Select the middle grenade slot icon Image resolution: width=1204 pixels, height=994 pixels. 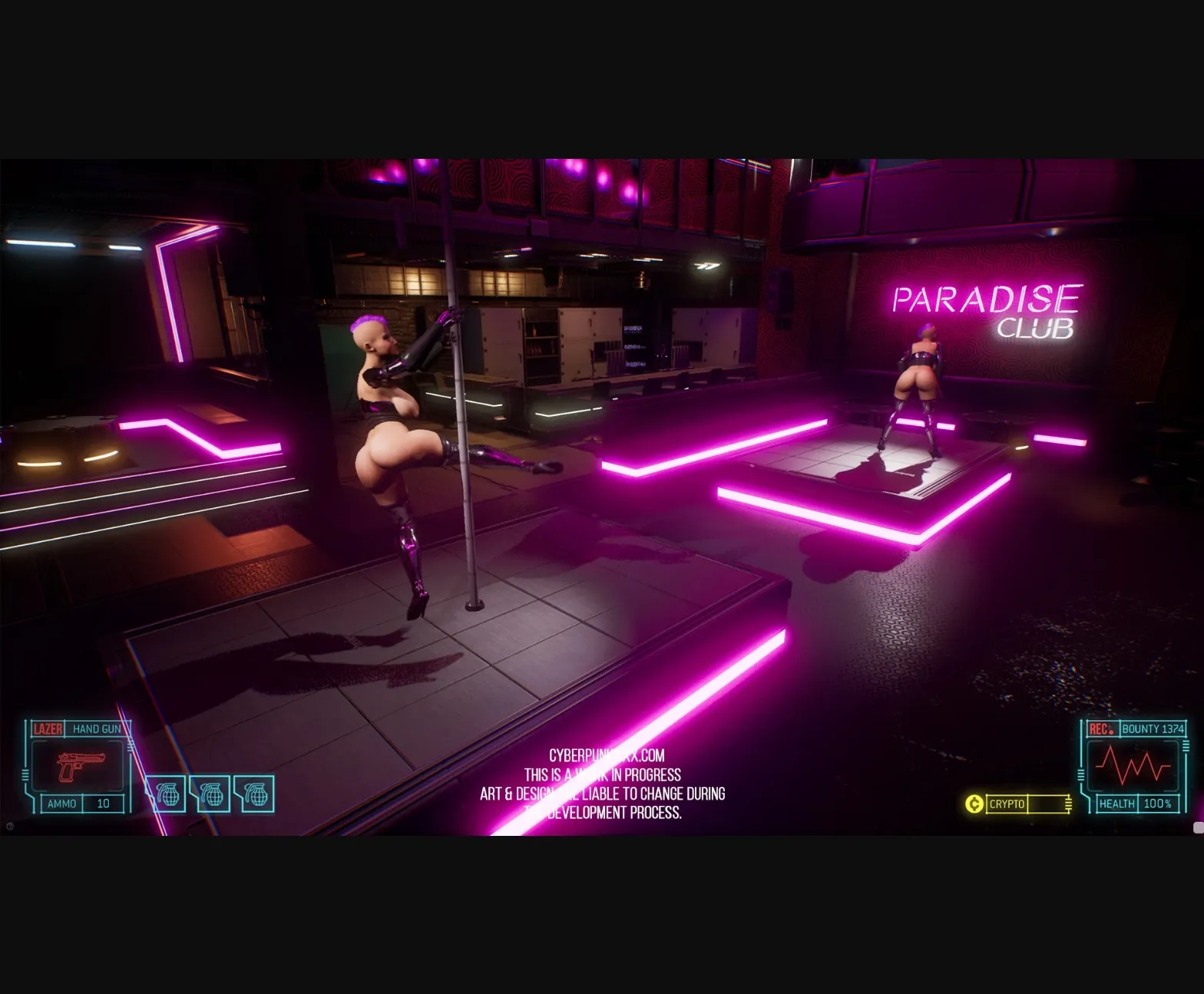coord(212,794)
